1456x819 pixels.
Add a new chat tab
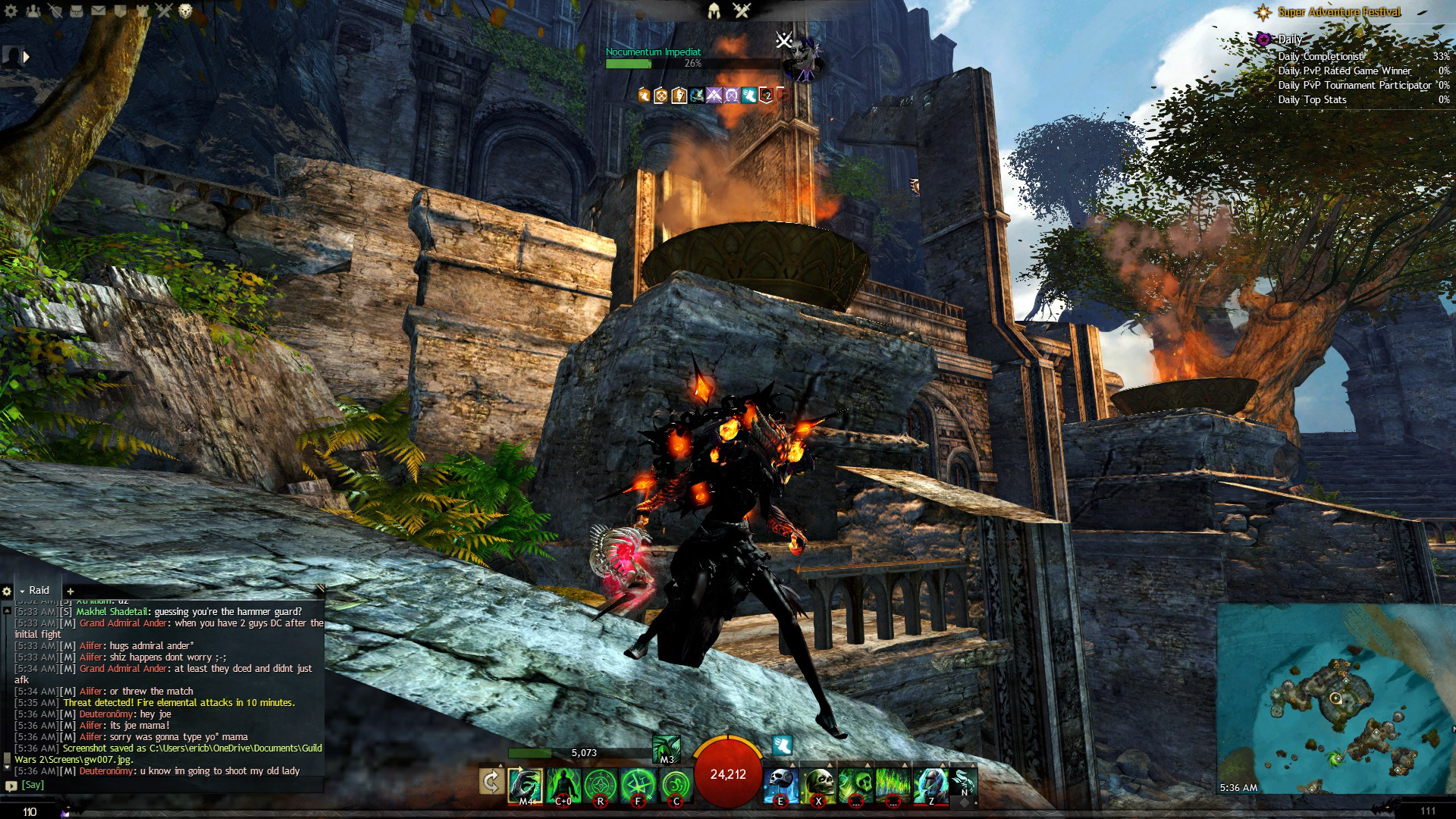[x=70, y=591]
